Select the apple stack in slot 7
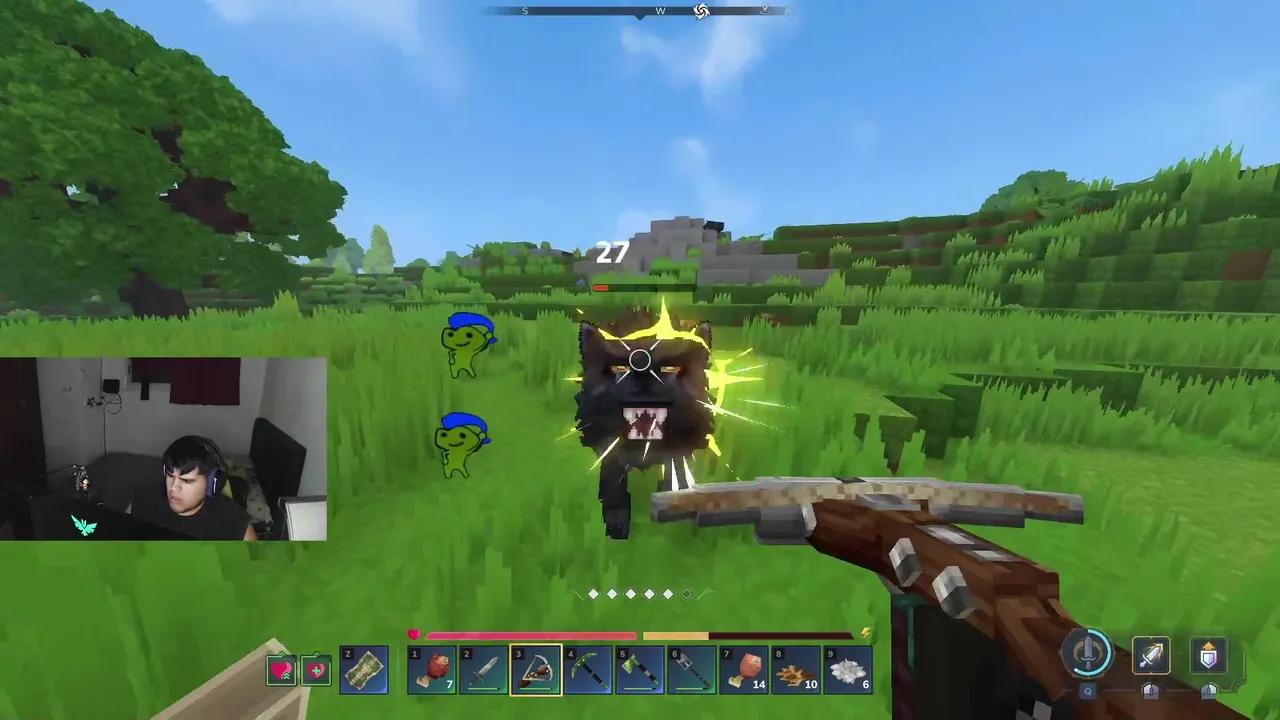Viewport: 1280px width, 720px height. (745, 670)
